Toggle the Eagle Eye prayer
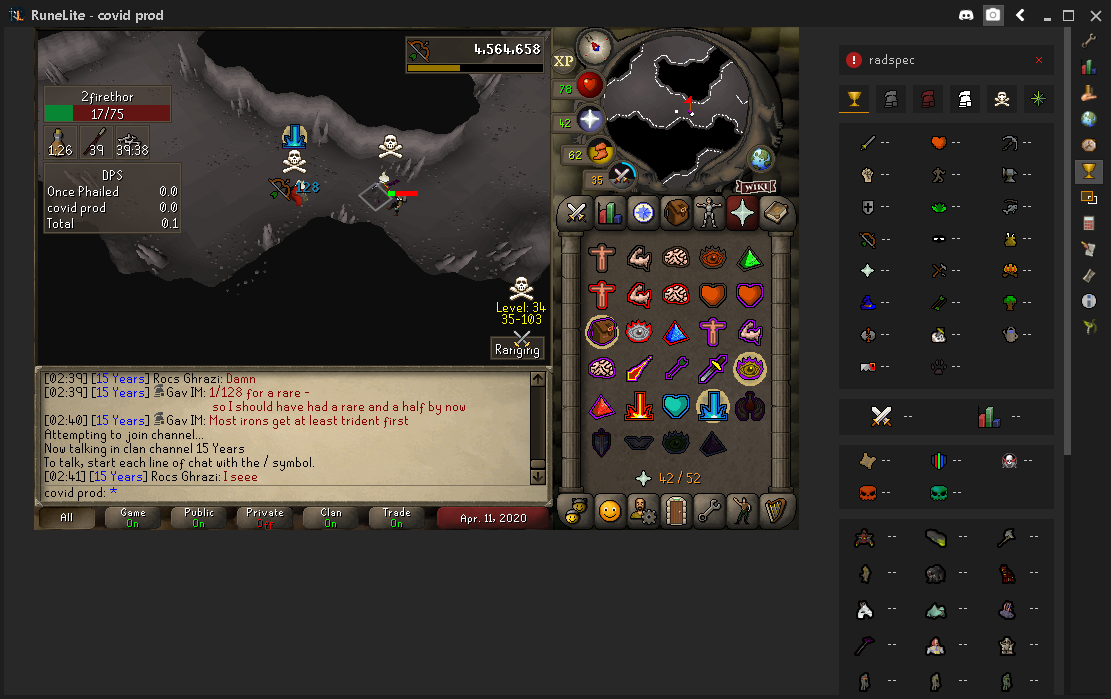 coord(750,368)
